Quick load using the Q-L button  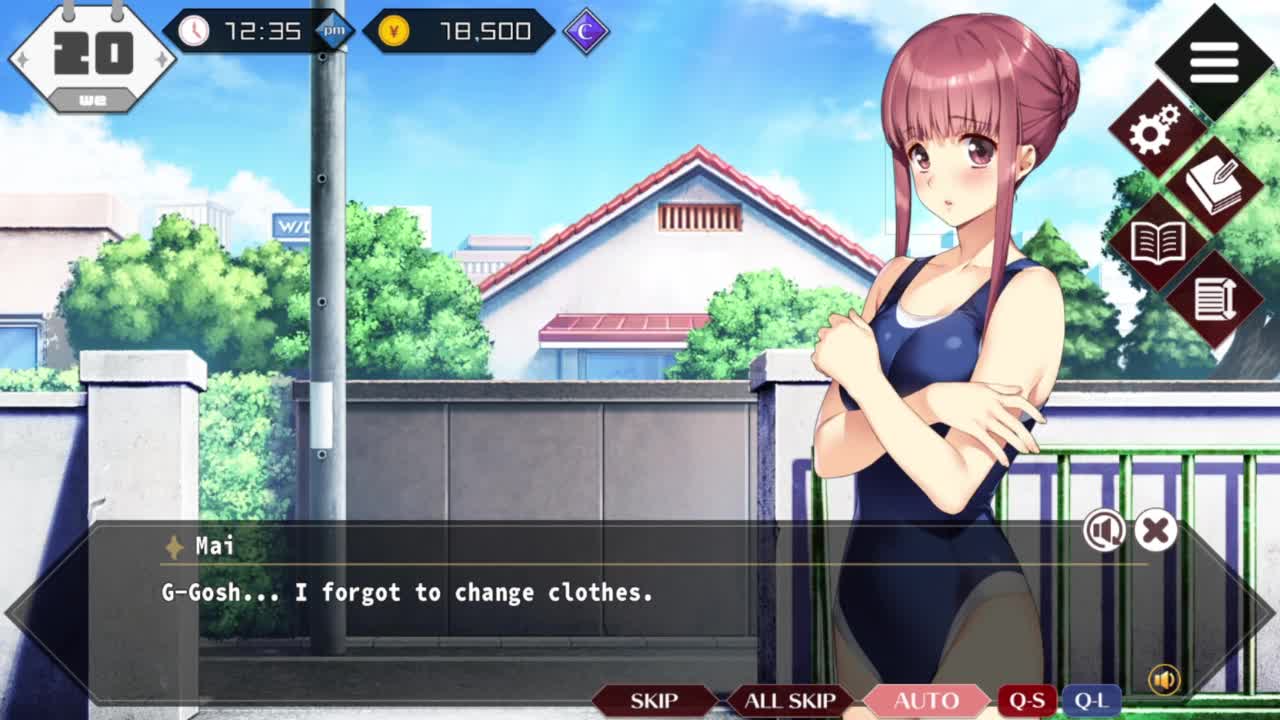point(1090,700)
